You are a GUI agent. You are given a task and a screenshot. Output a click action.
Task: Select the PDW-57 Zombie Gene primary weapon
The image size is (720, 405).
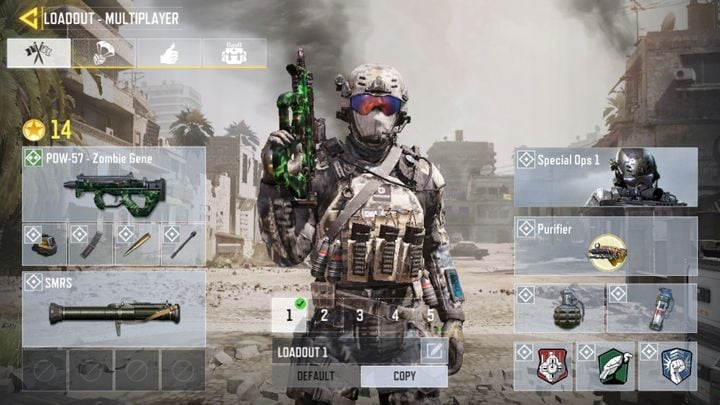114,185
